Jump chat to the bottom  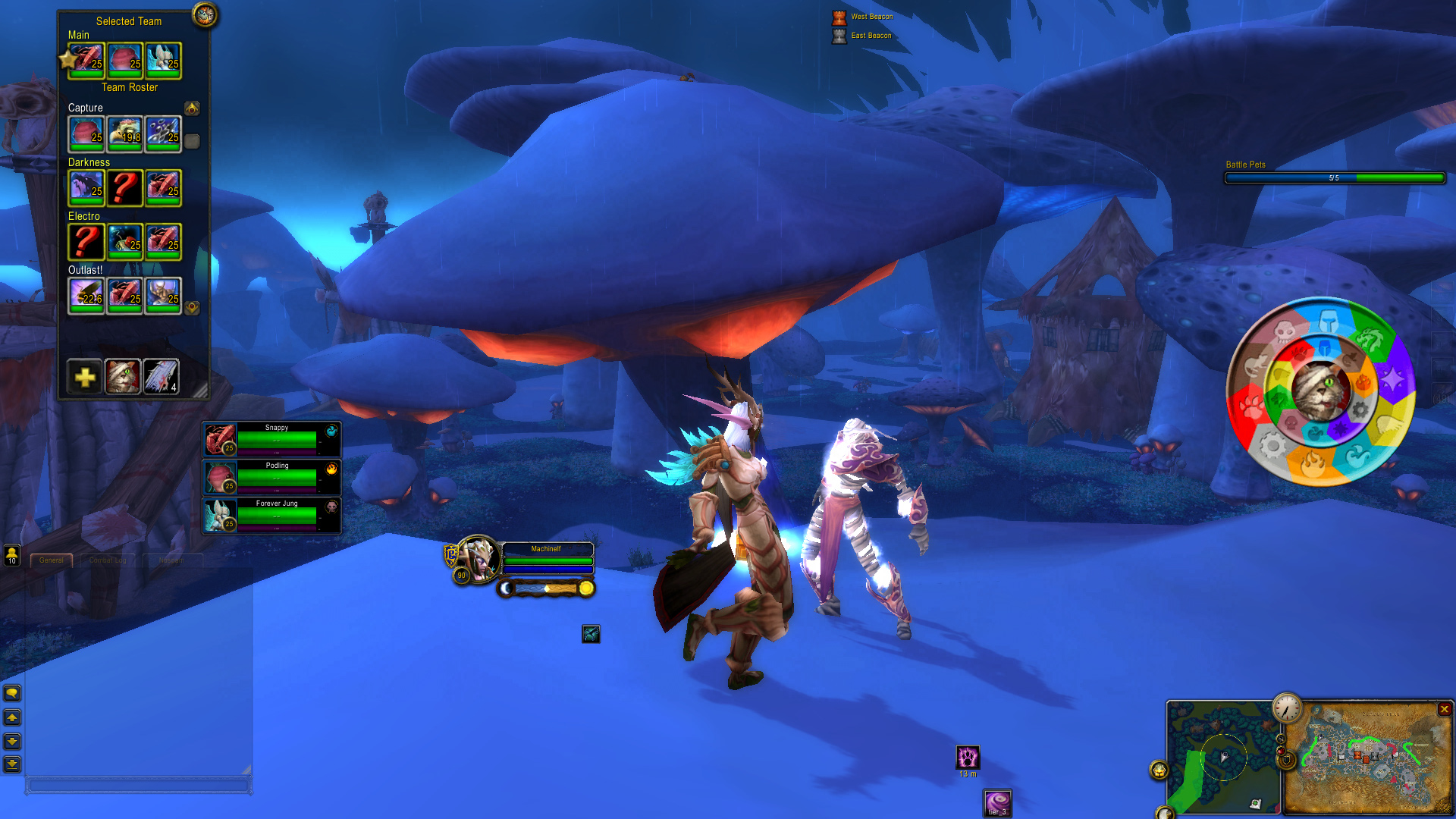[x=12, y=764]
